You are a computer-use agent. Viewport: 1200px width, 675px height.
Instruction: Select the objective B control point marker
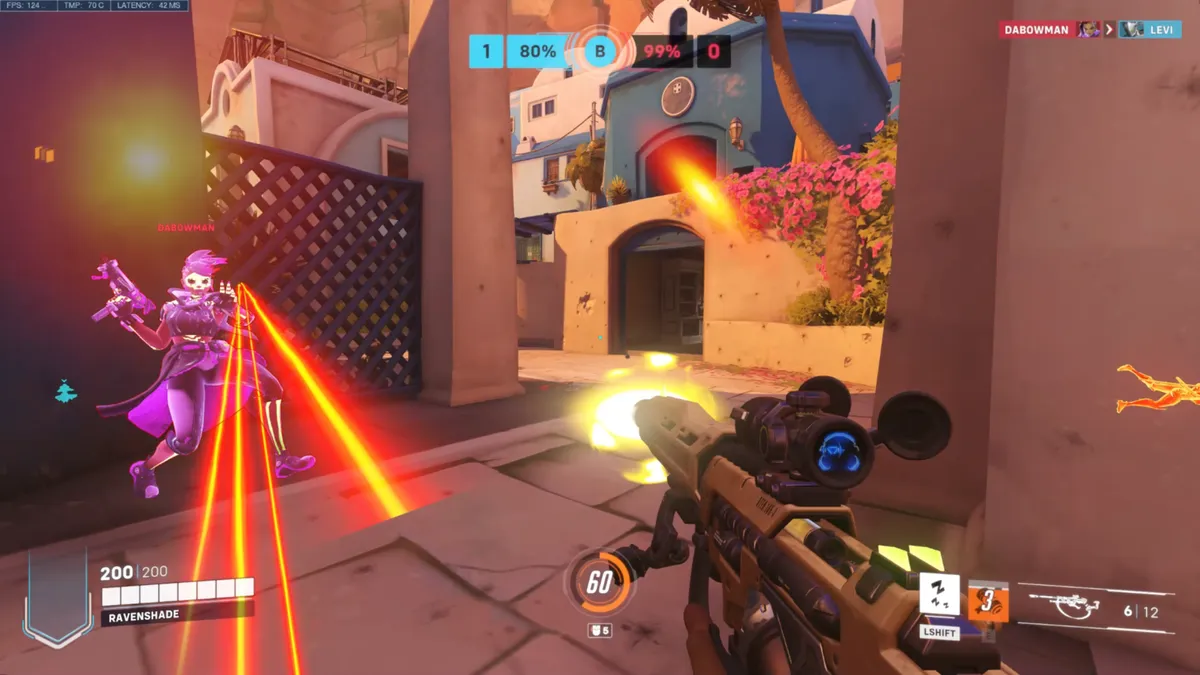(x=598, y=50)
